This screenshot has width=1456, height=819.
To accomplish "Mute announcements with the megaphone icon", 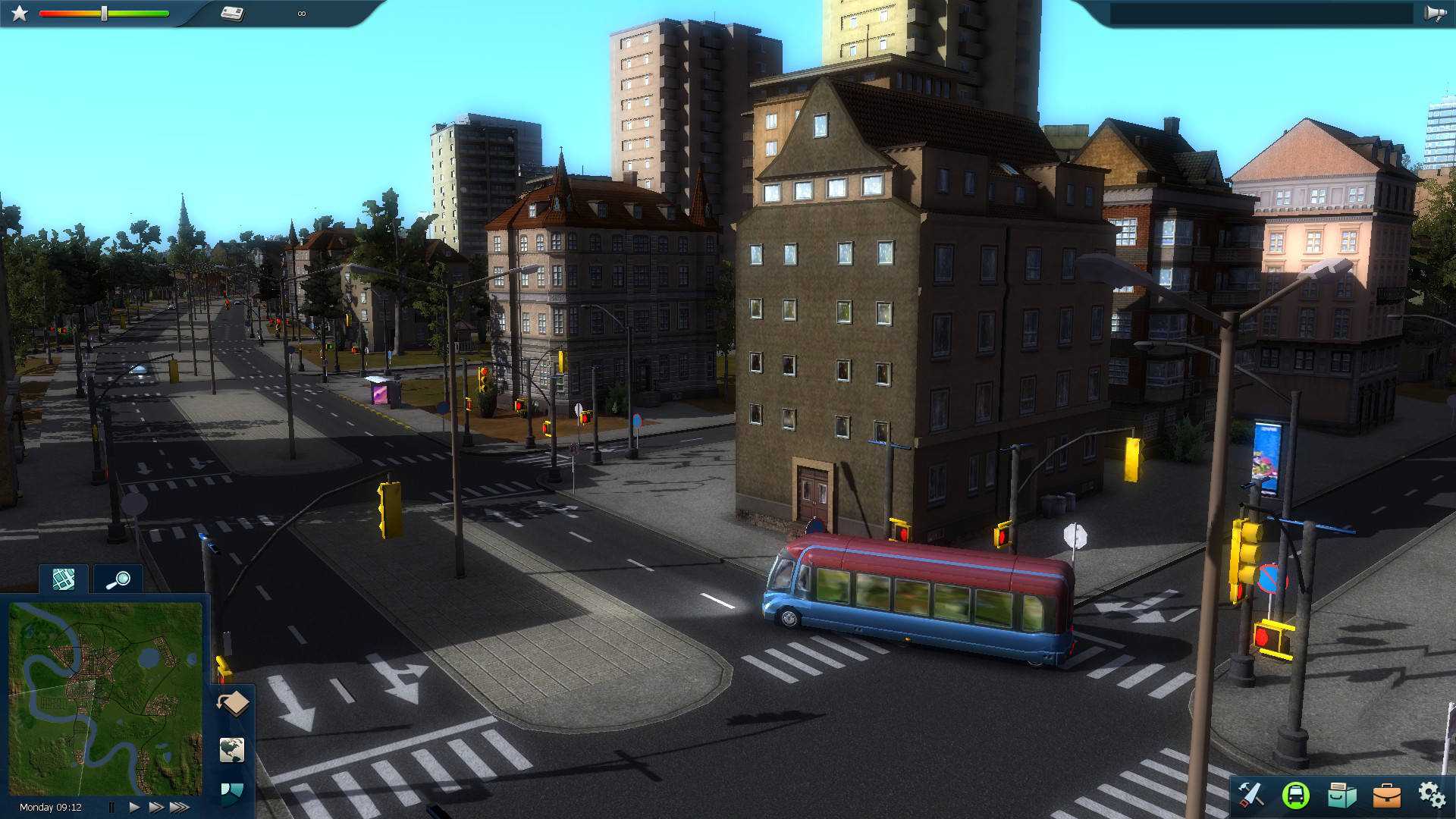I will [x=1436, y=12].
